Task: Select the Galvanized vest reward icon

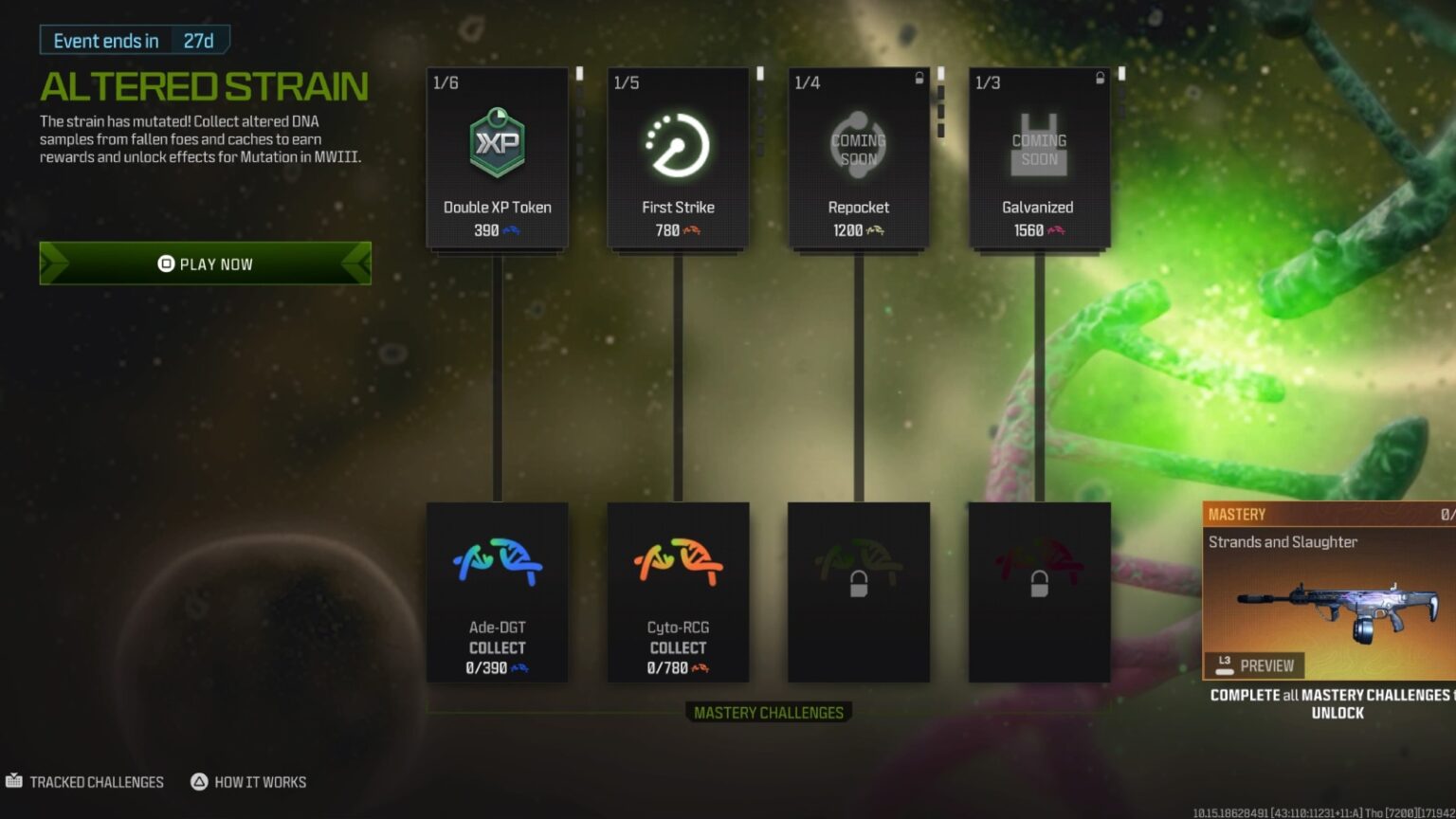Action: click(x=1039, y=142)
